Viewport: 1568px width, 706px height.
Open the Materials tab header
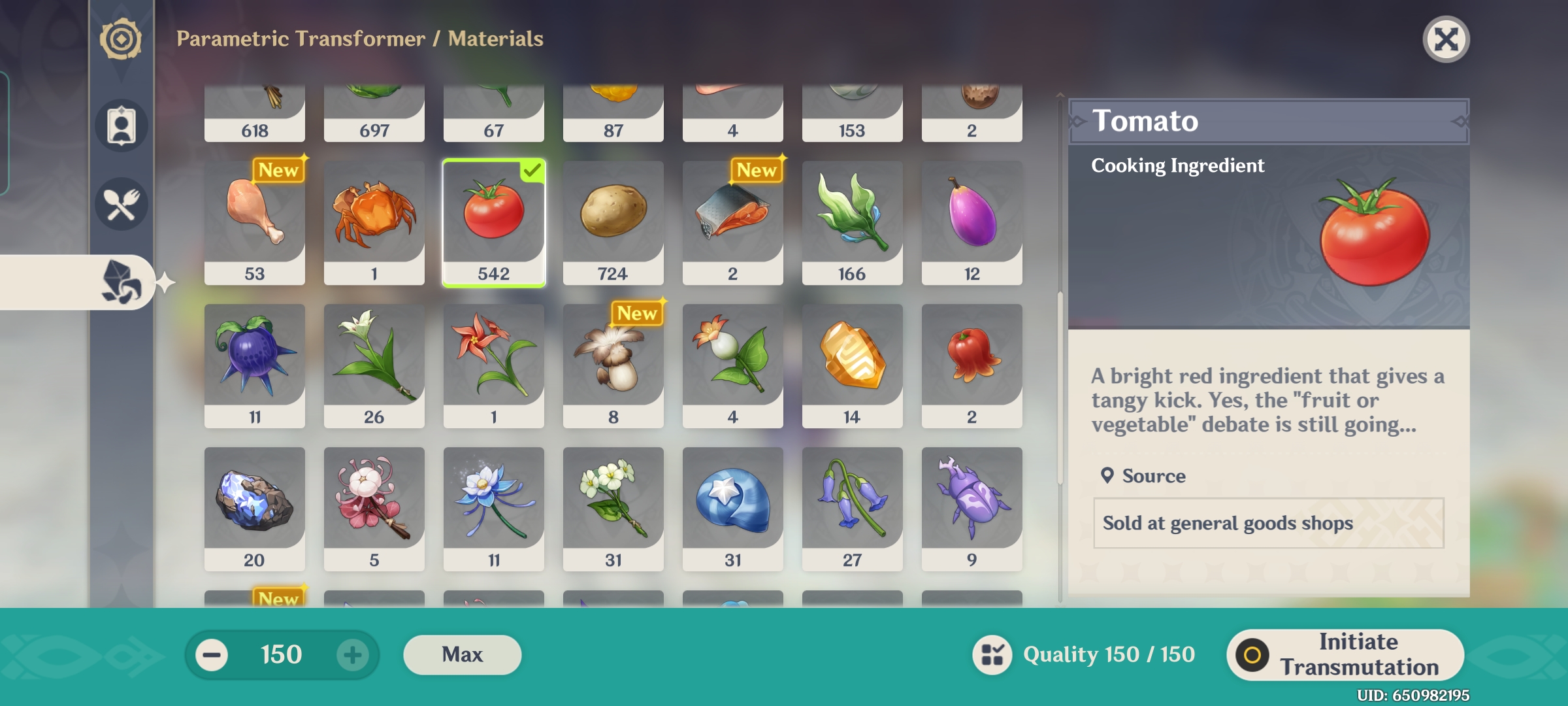click(494, 39)
